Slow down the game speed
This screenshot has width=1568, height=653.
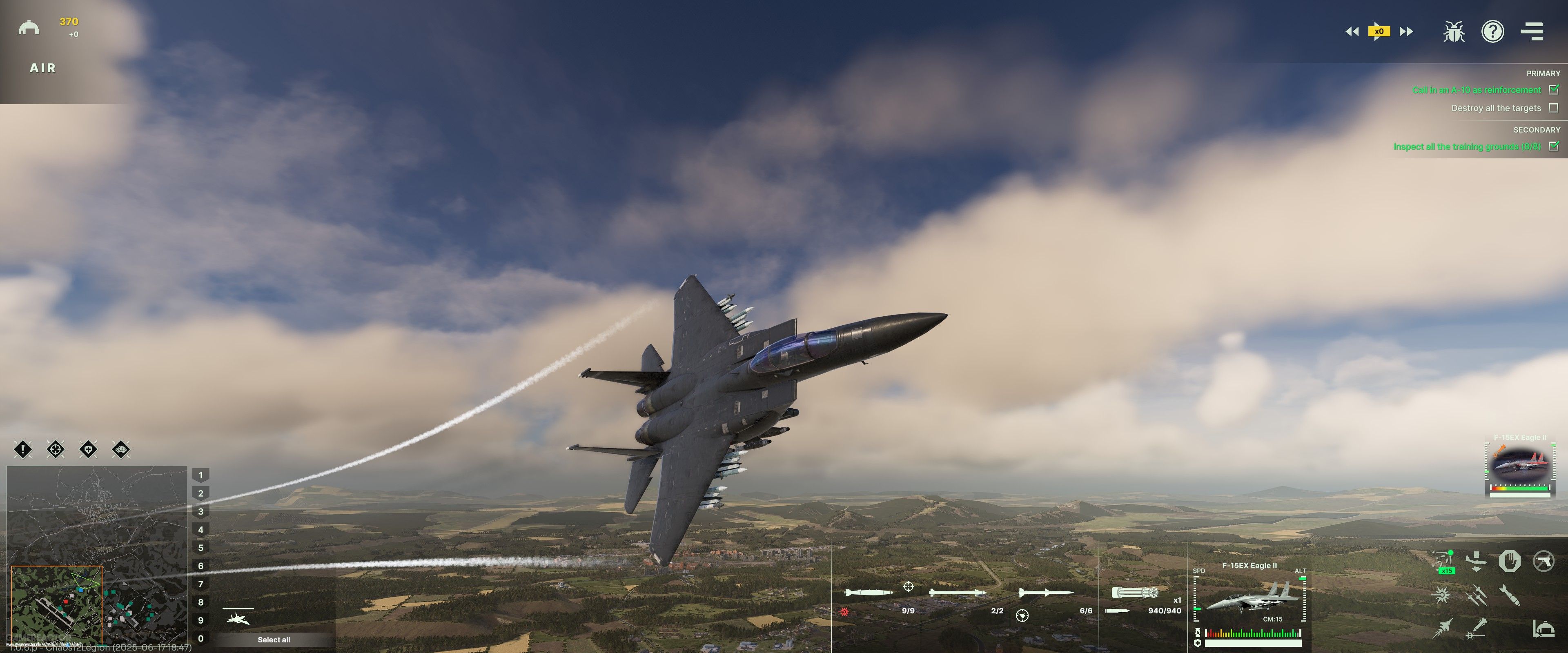click(x=1352, y=32)
